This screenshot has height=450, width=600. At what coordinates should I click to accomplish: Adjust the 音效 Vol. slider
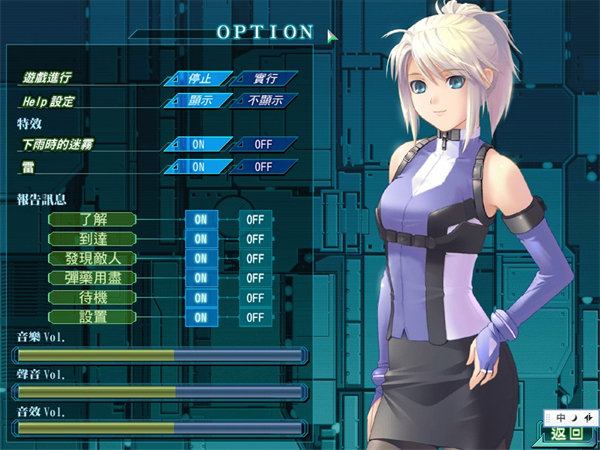coord(160,428)
